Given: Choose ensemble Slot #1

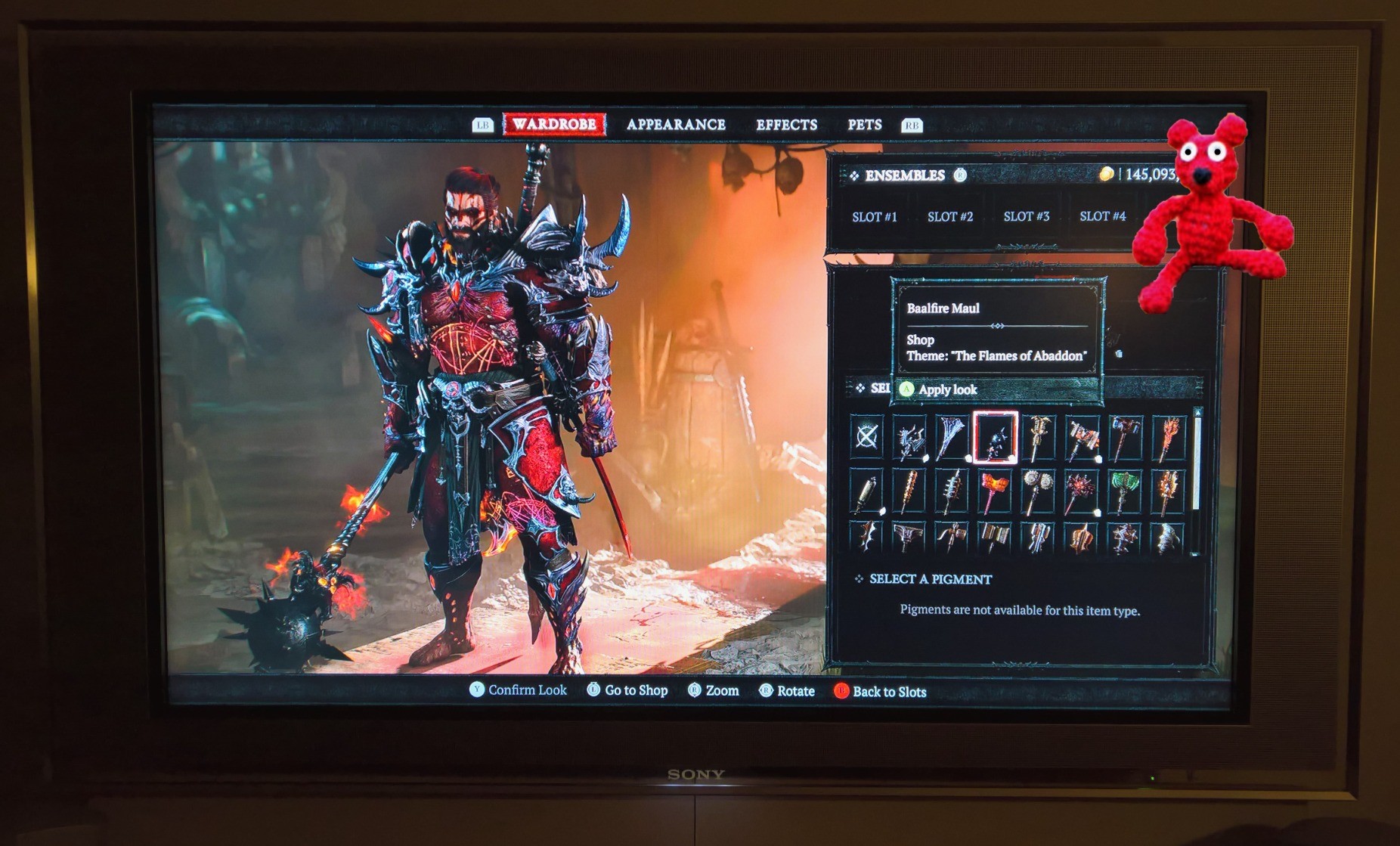Looking at the screenshot, I should (x=875, y=217).
